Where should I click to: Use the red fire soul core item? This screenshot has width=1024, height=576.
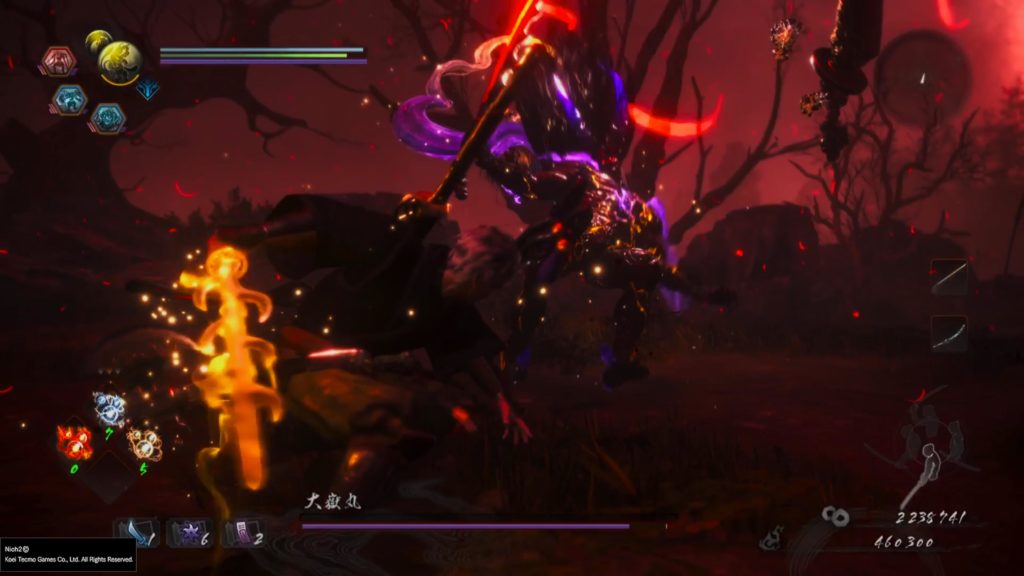click(76, 441)
